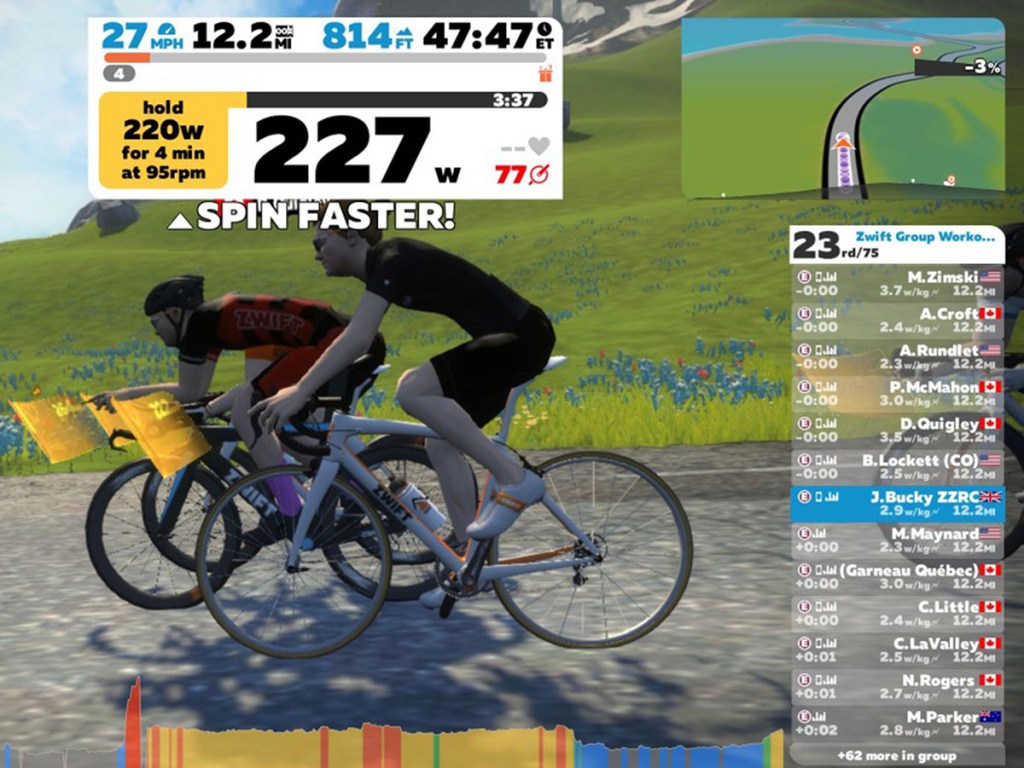Screen dimensions: 1024x768
Task: Pick M.Maynard from the rider list
Action: point(897,540)
